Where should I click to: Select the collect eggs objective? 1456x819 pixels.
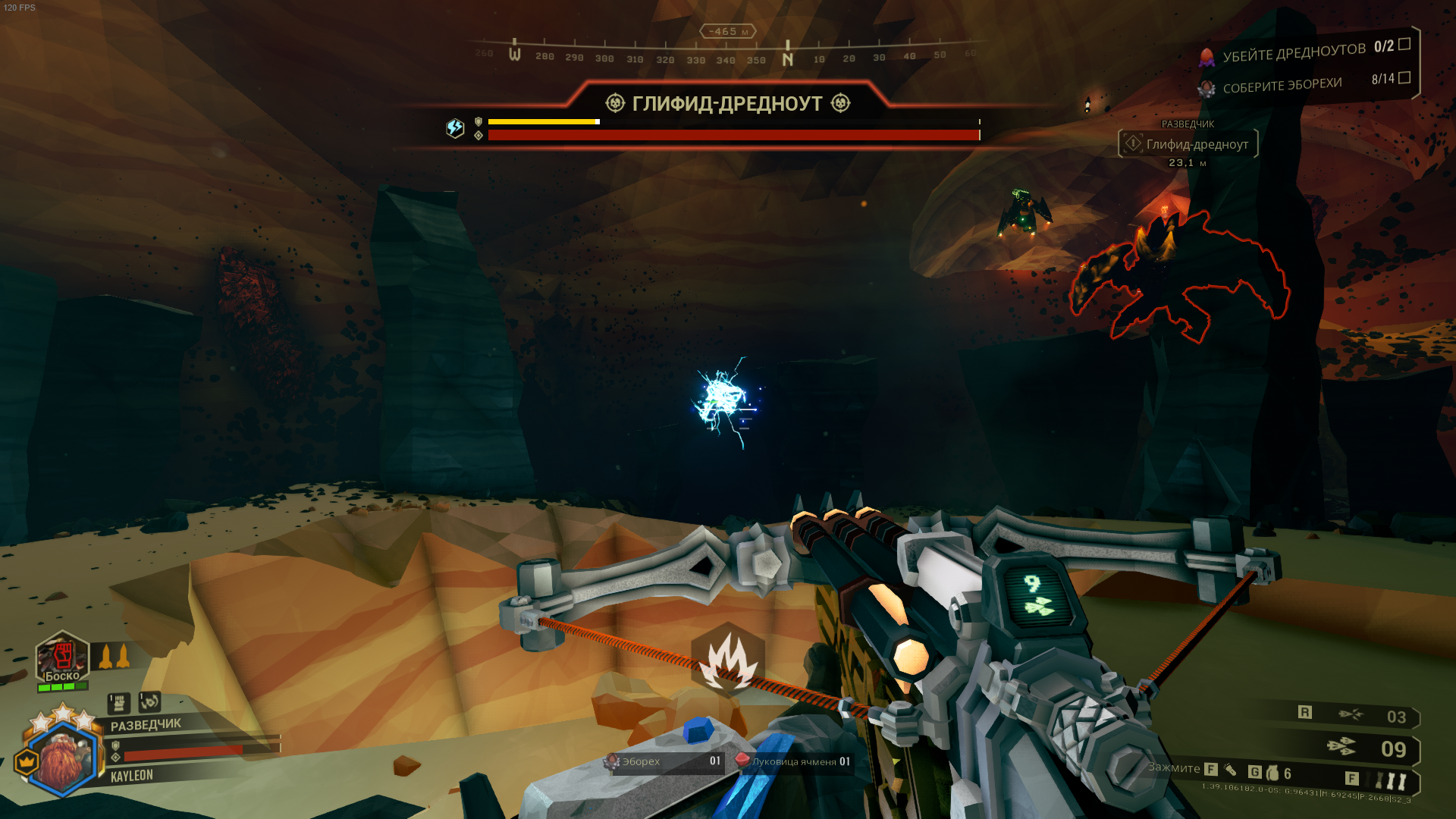(1282, 85)
